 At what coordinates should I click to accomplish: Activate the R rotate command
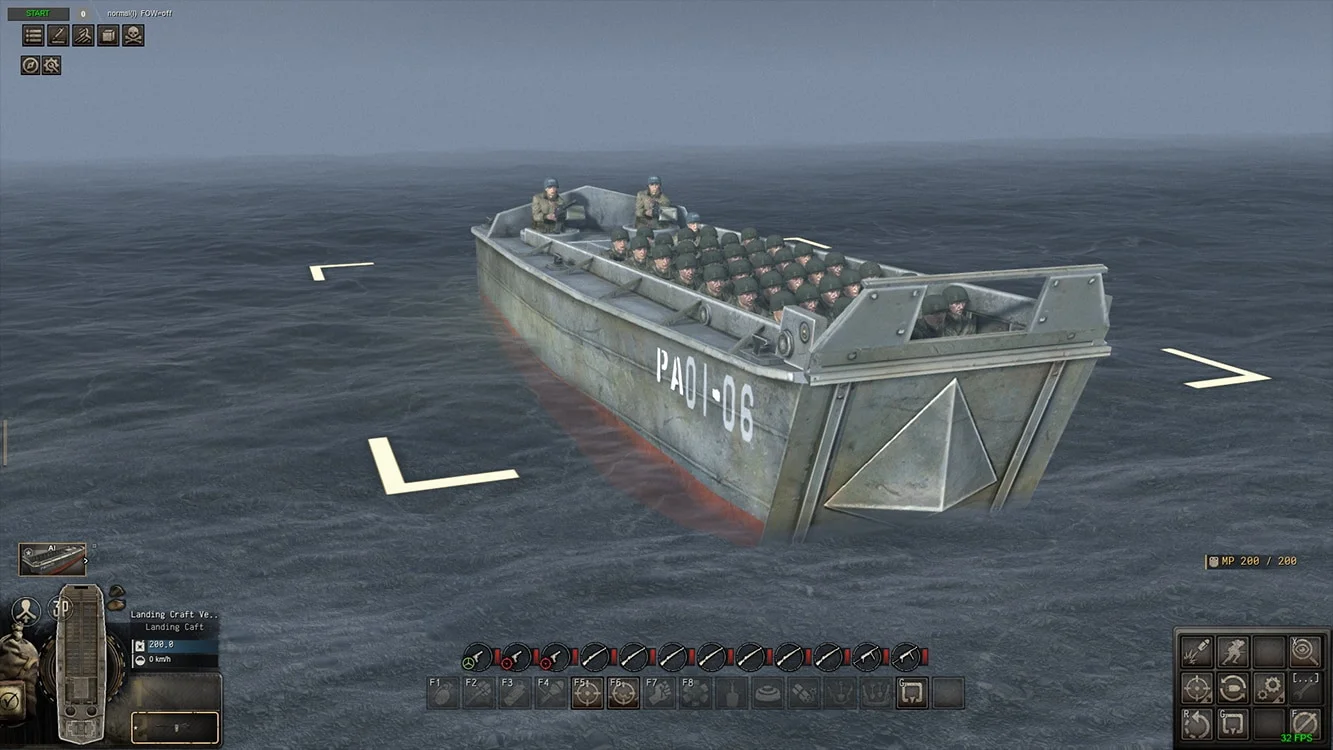coord(1197,723)
